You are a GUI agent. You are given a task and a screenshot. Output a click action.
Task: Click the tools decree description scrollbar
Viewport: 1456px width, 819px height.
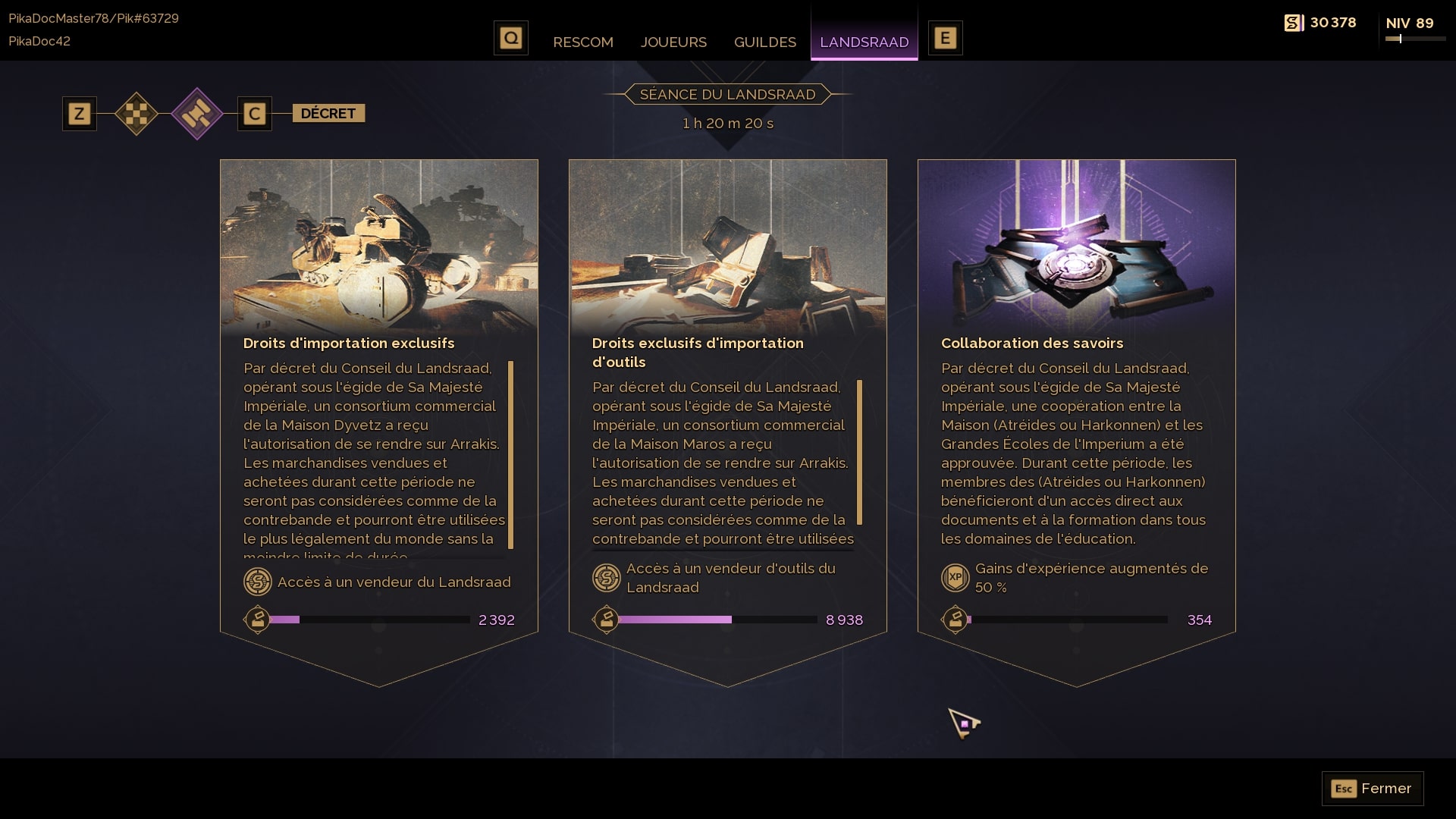860,452
